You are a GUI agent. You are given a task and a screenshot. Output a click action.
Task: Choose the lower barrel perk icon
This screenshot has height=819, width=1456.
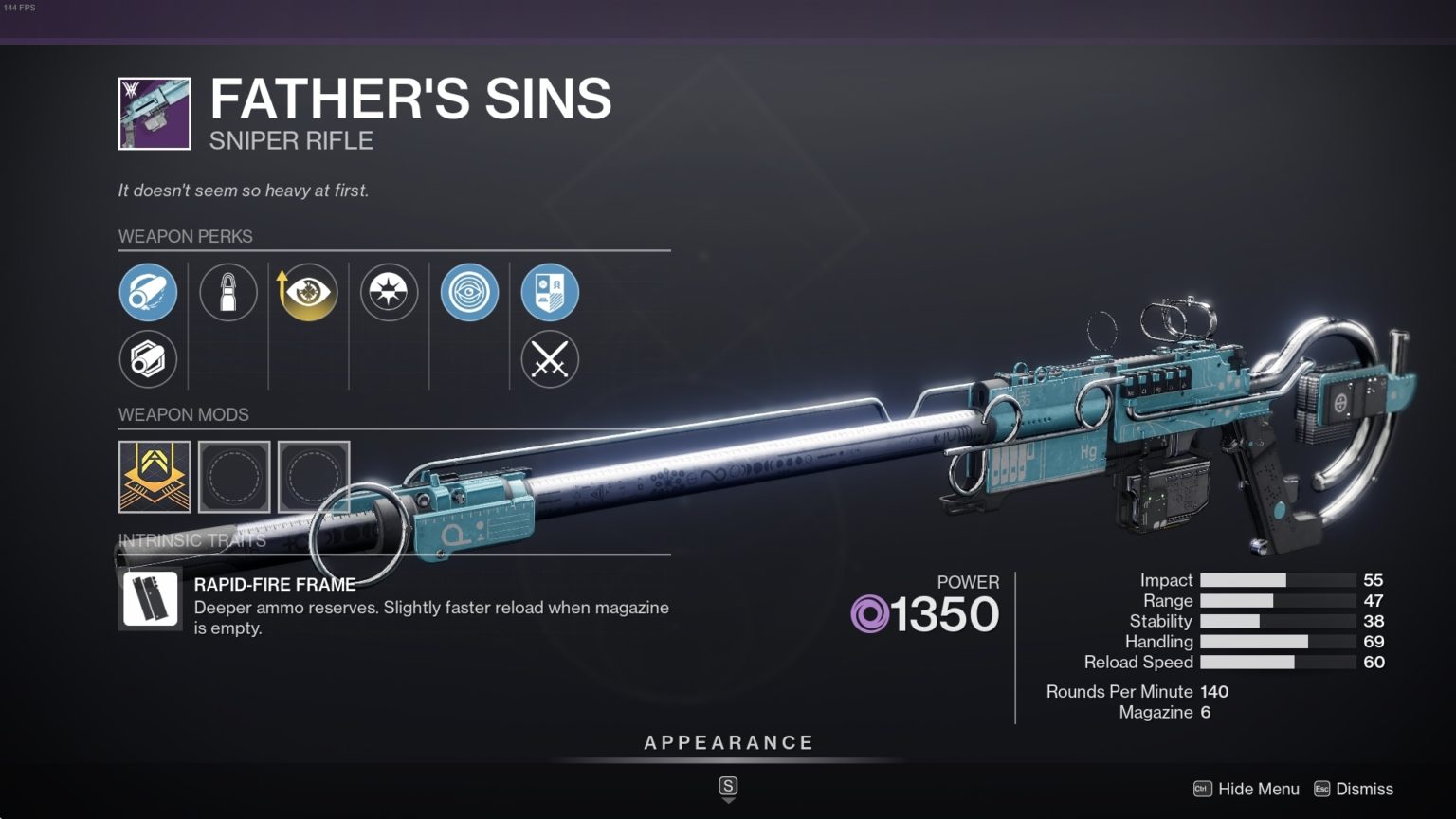click(x=148, y=359)
